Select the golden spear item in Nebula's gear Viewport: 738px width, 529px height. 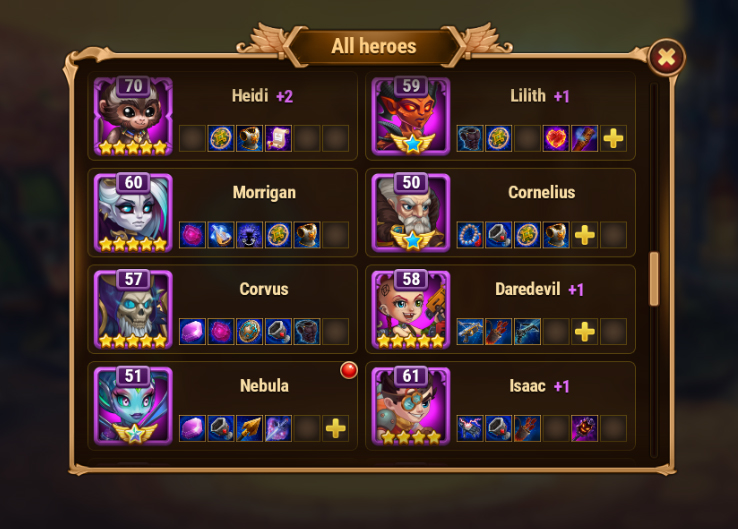pos(249,428)
